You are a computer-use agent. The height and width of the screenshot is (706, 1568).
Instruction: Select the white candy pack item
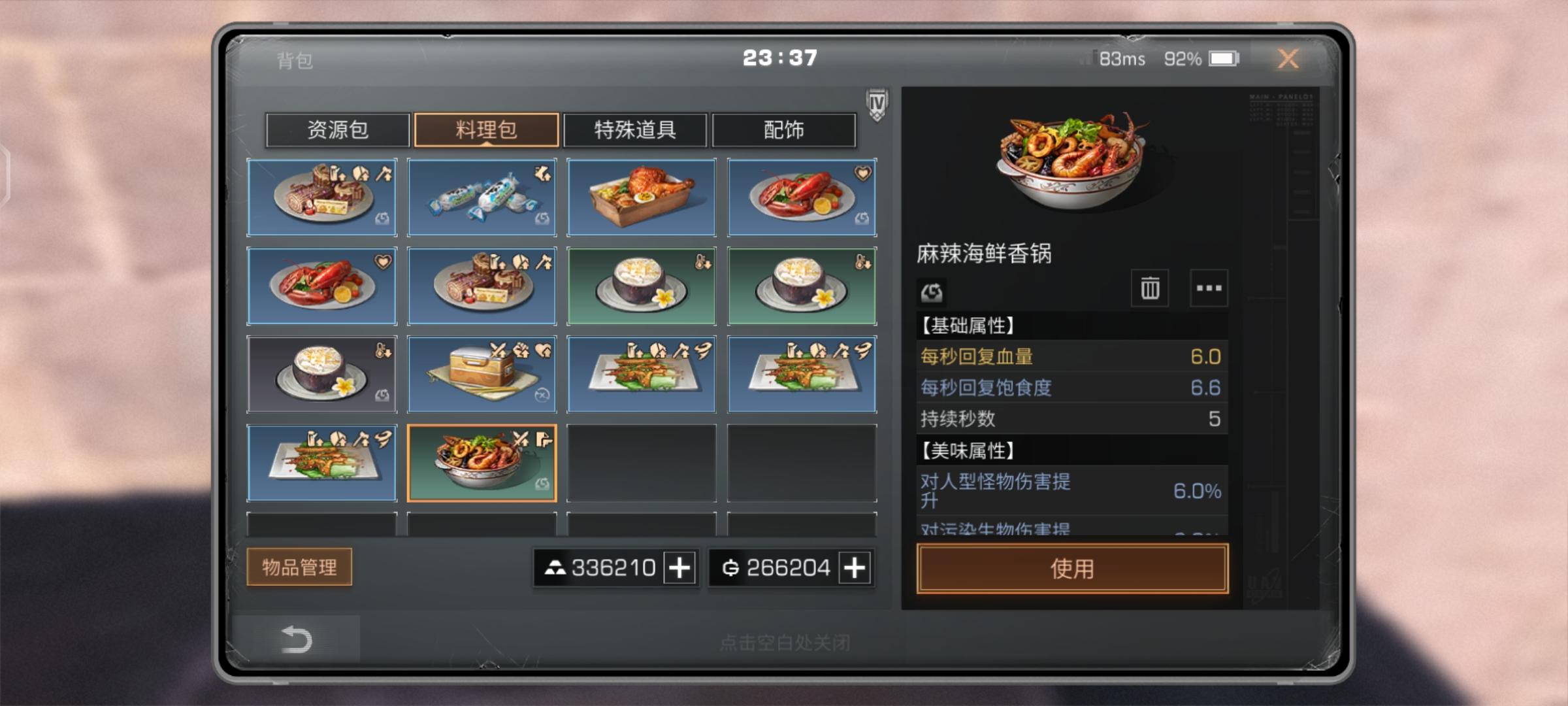coord(482,197)
